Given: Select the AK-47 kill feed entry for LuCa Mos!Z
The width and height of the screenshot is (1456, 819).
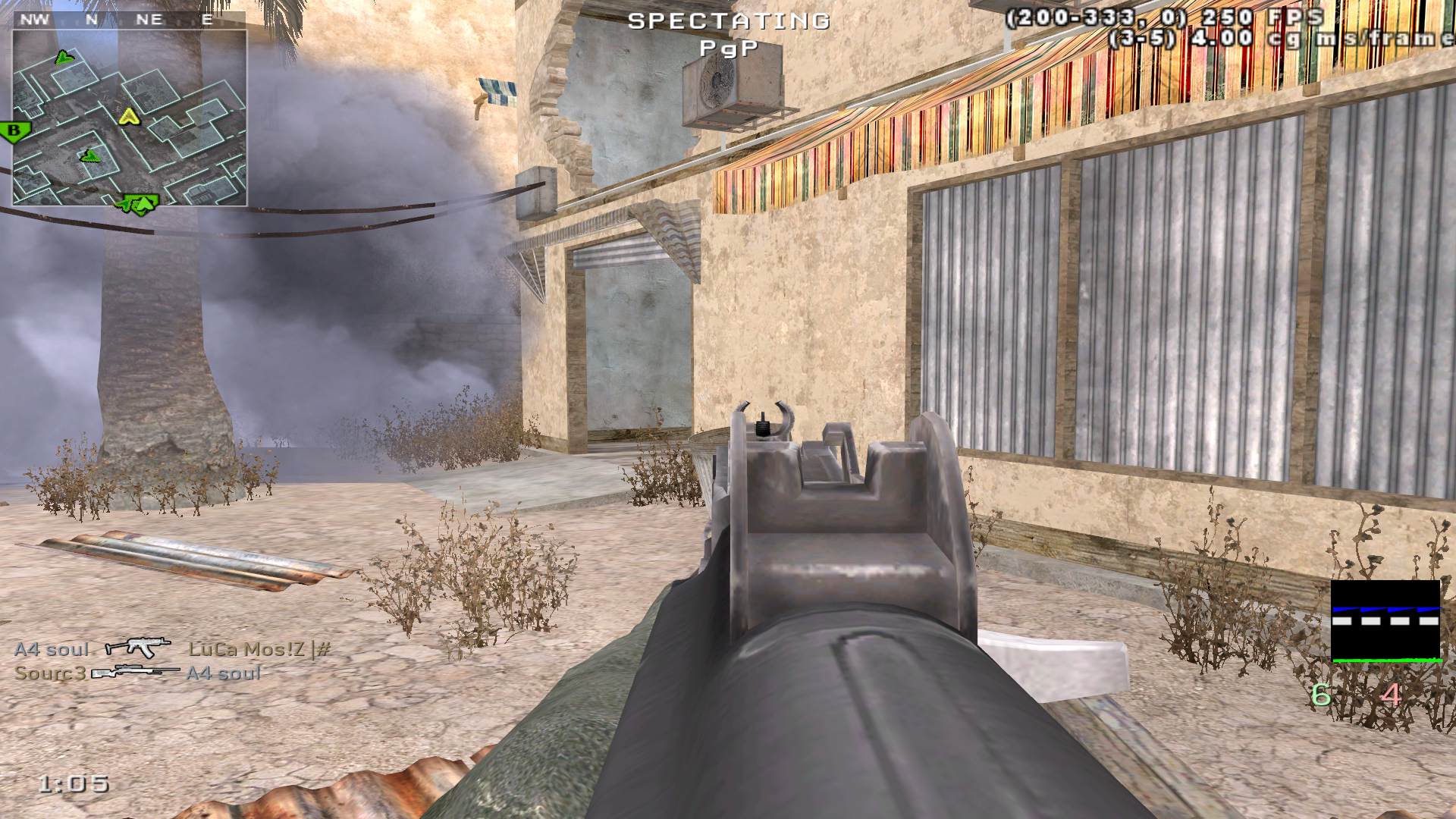Looking at the screenshot, I should (173, 649).
